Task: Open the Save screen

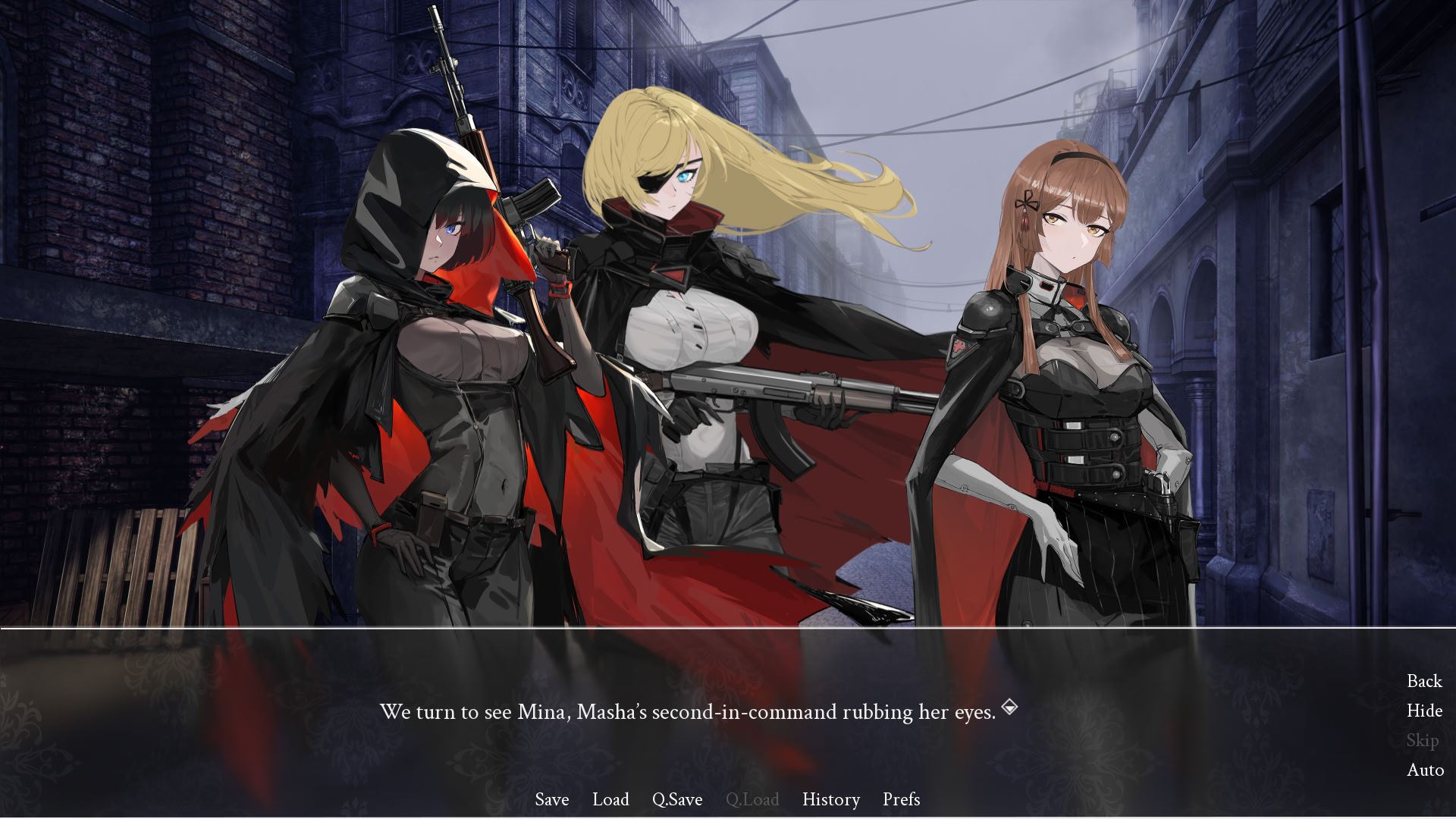Action: [x=551, y=799]
